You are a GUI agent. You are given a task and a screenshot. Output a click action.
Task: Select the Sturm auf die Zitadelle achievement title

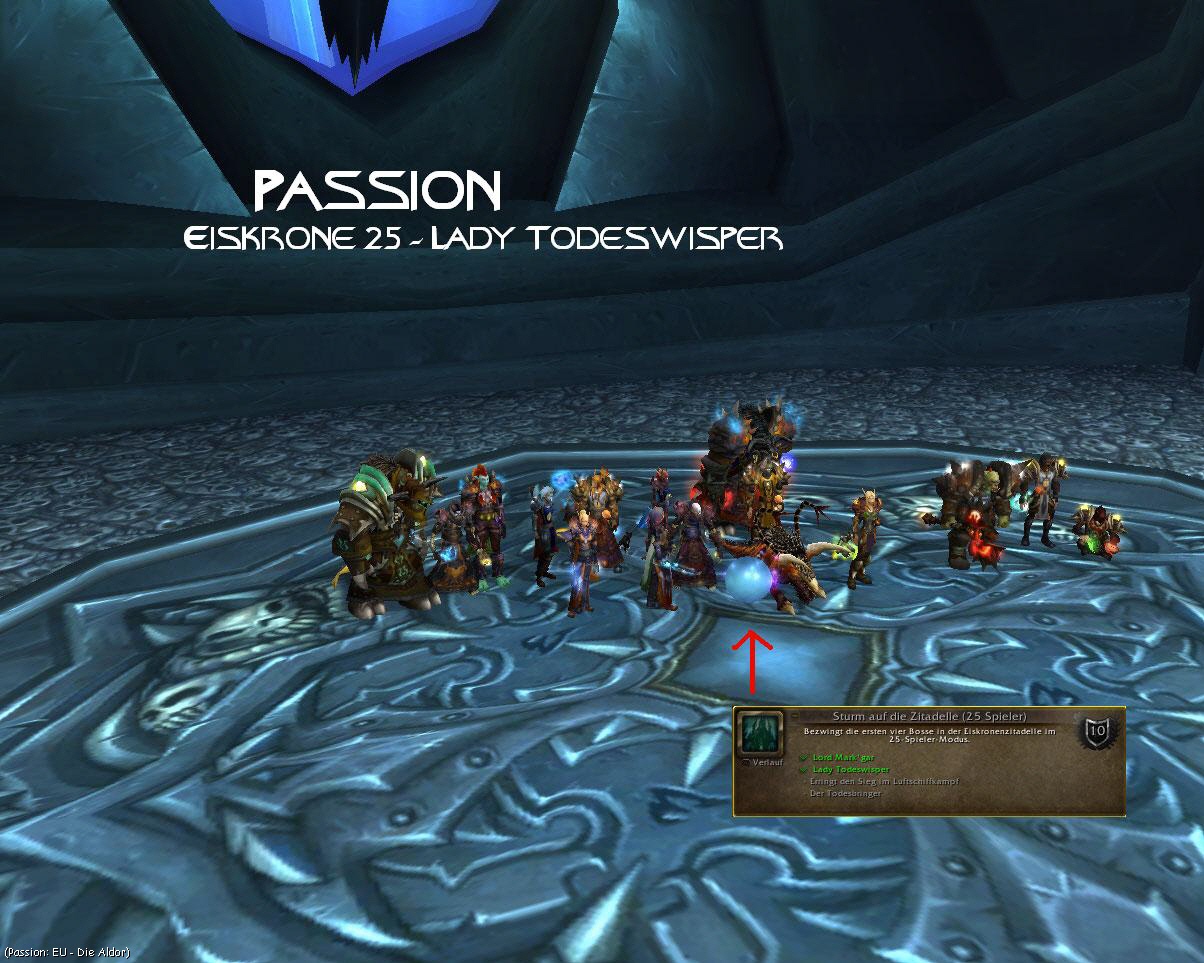pos(929,716)
